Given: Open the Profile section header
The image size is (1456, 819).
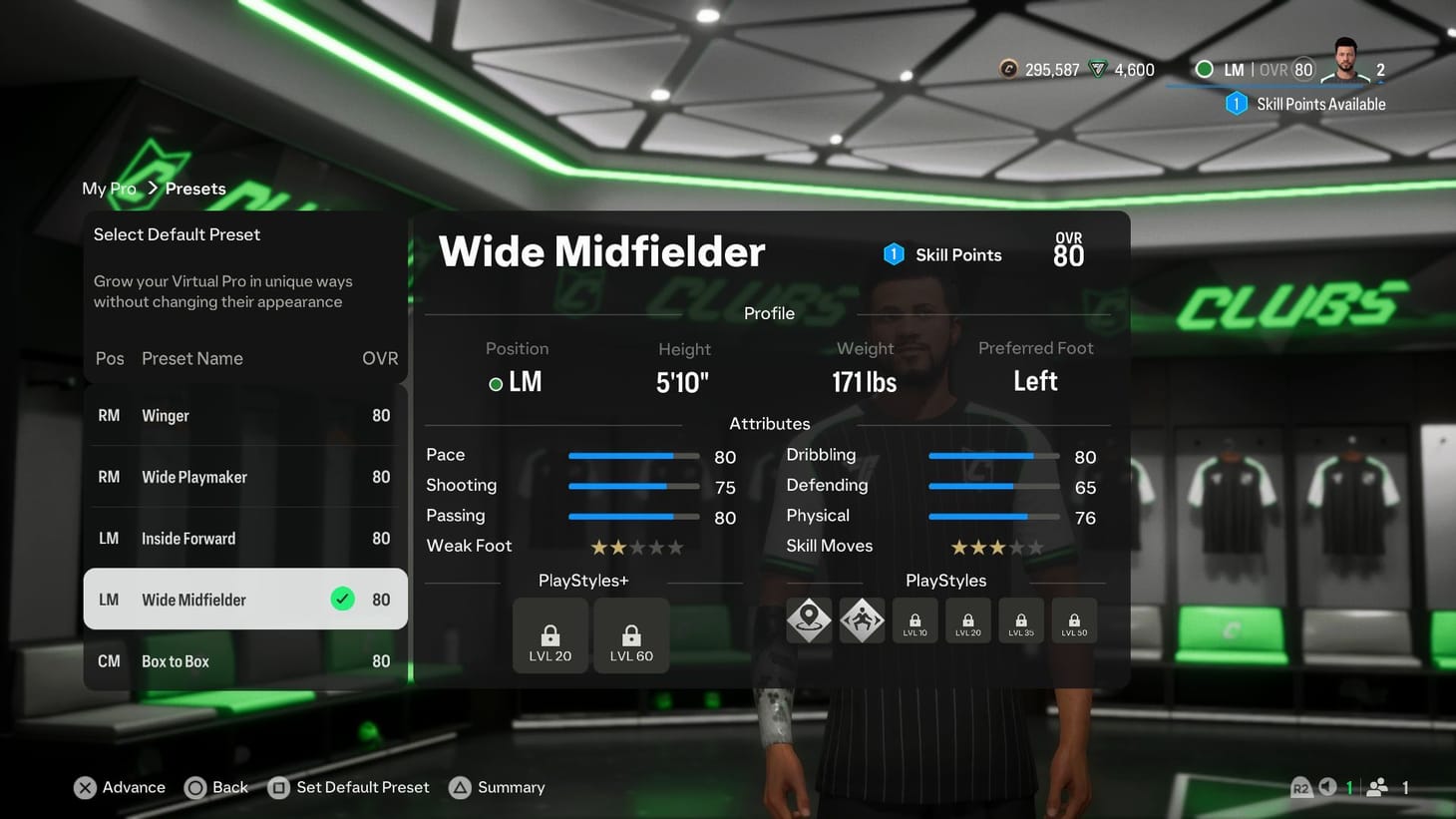Looking at the screenshot, I should tap(769, 312).
